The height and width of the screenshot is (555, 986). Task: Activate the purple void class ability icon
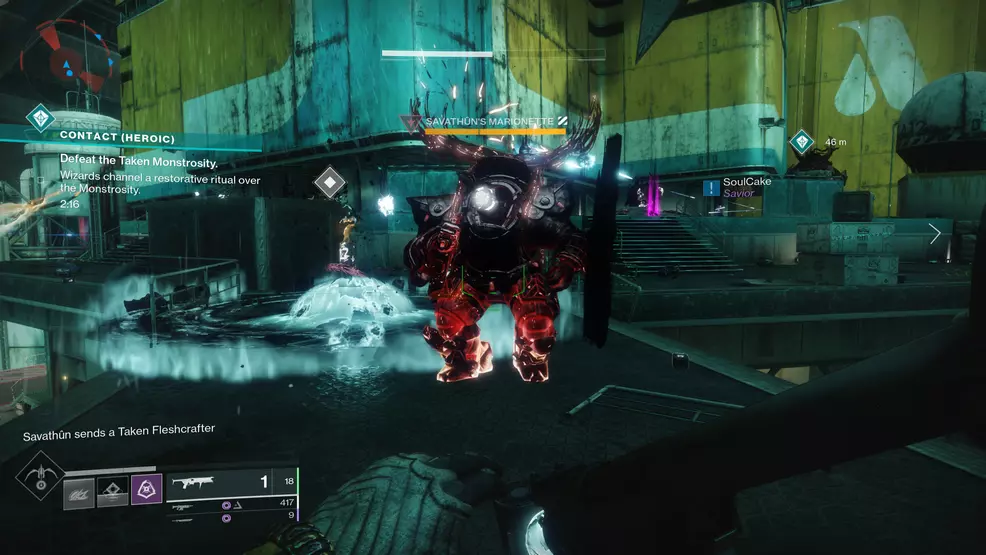coord(145,491)
